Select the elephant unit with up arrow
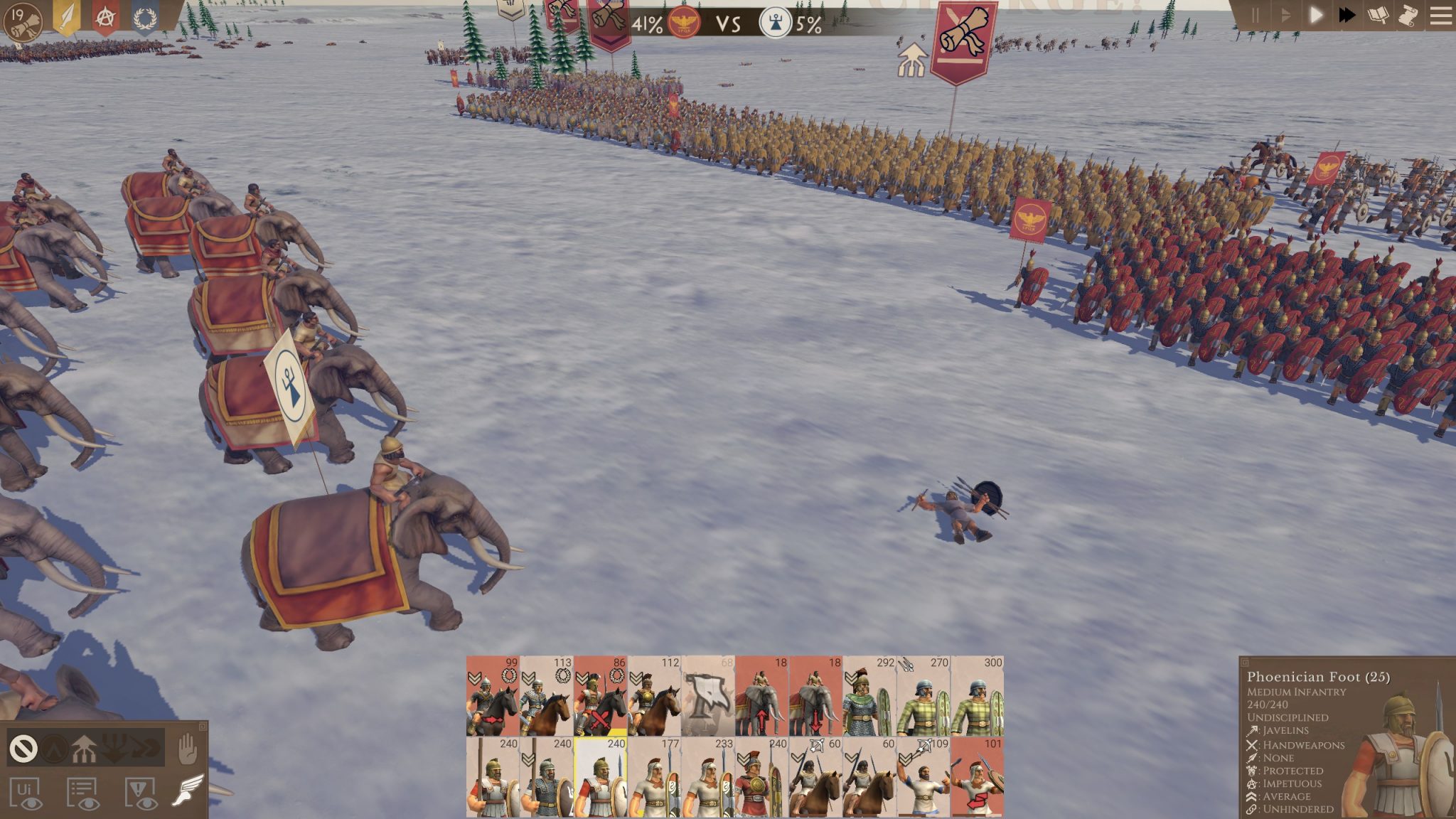The height and width of the screenshot is (819, 1456). click(762, 696)
